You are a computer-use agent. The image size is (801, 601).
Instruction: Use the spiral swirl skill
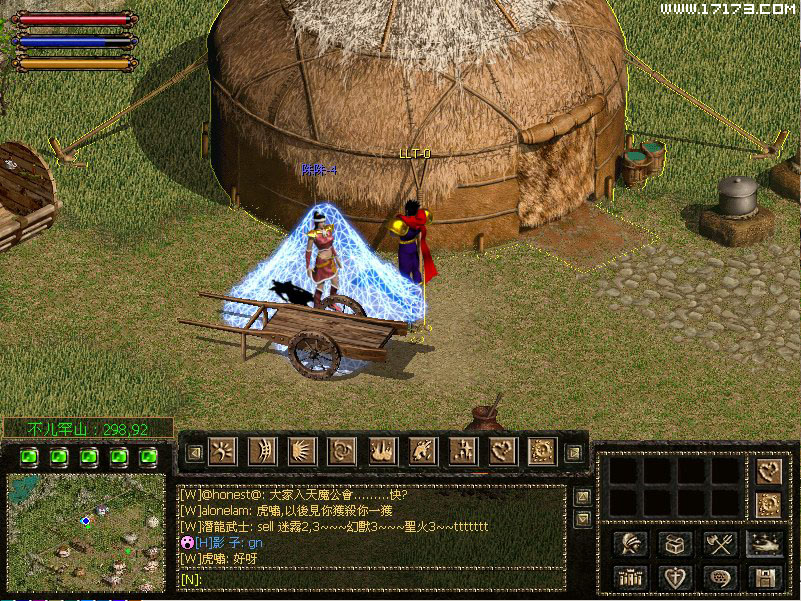pos(342,452)
